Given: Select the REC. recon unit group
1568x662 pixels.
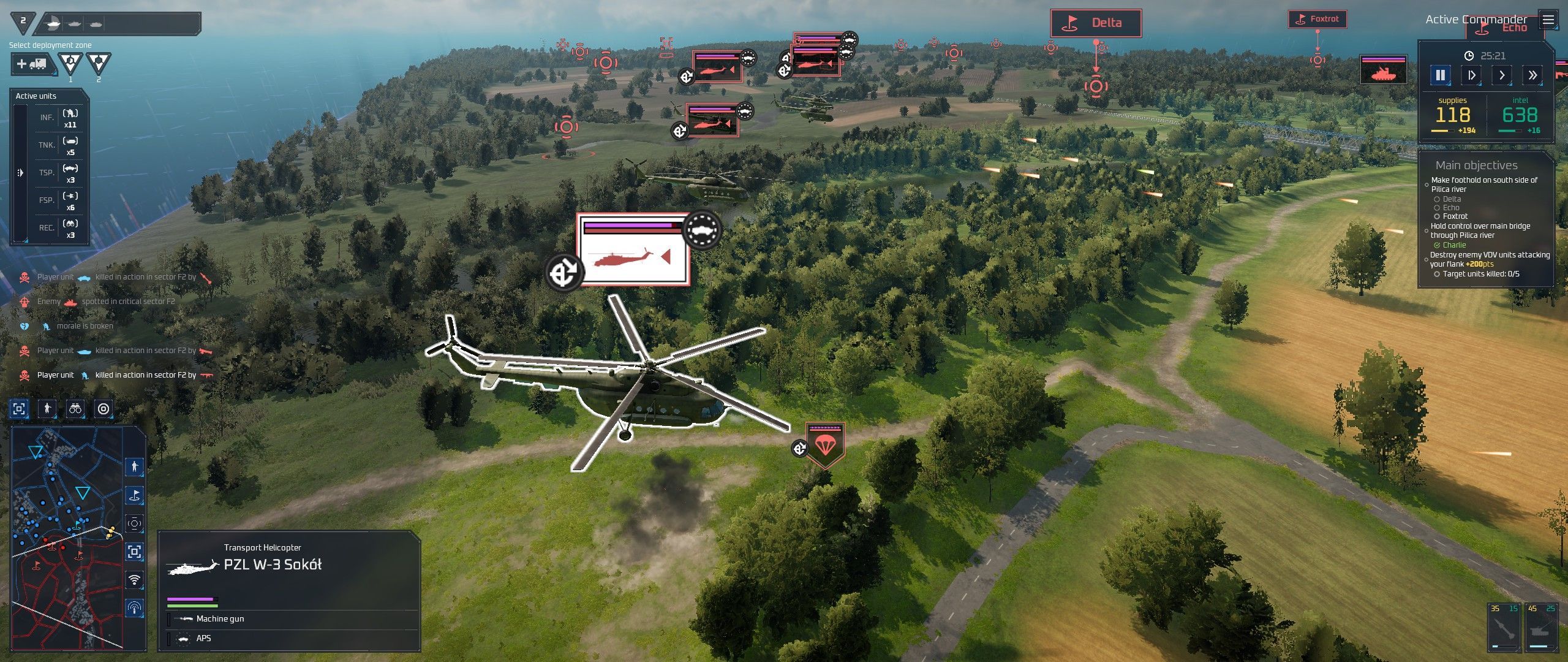Looking at the screenshot, I should (x=59, y=227).
